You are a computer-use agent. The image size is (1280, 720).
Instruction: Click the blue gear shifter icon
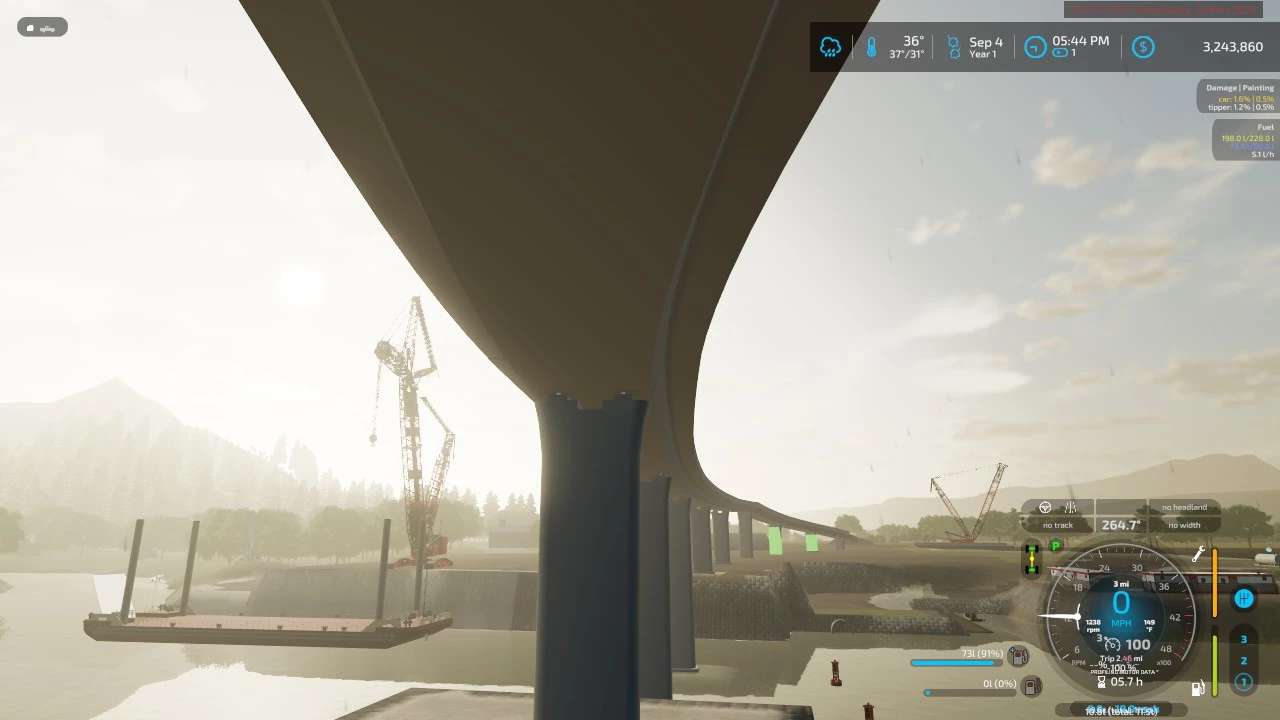(x=1244, y=599)
